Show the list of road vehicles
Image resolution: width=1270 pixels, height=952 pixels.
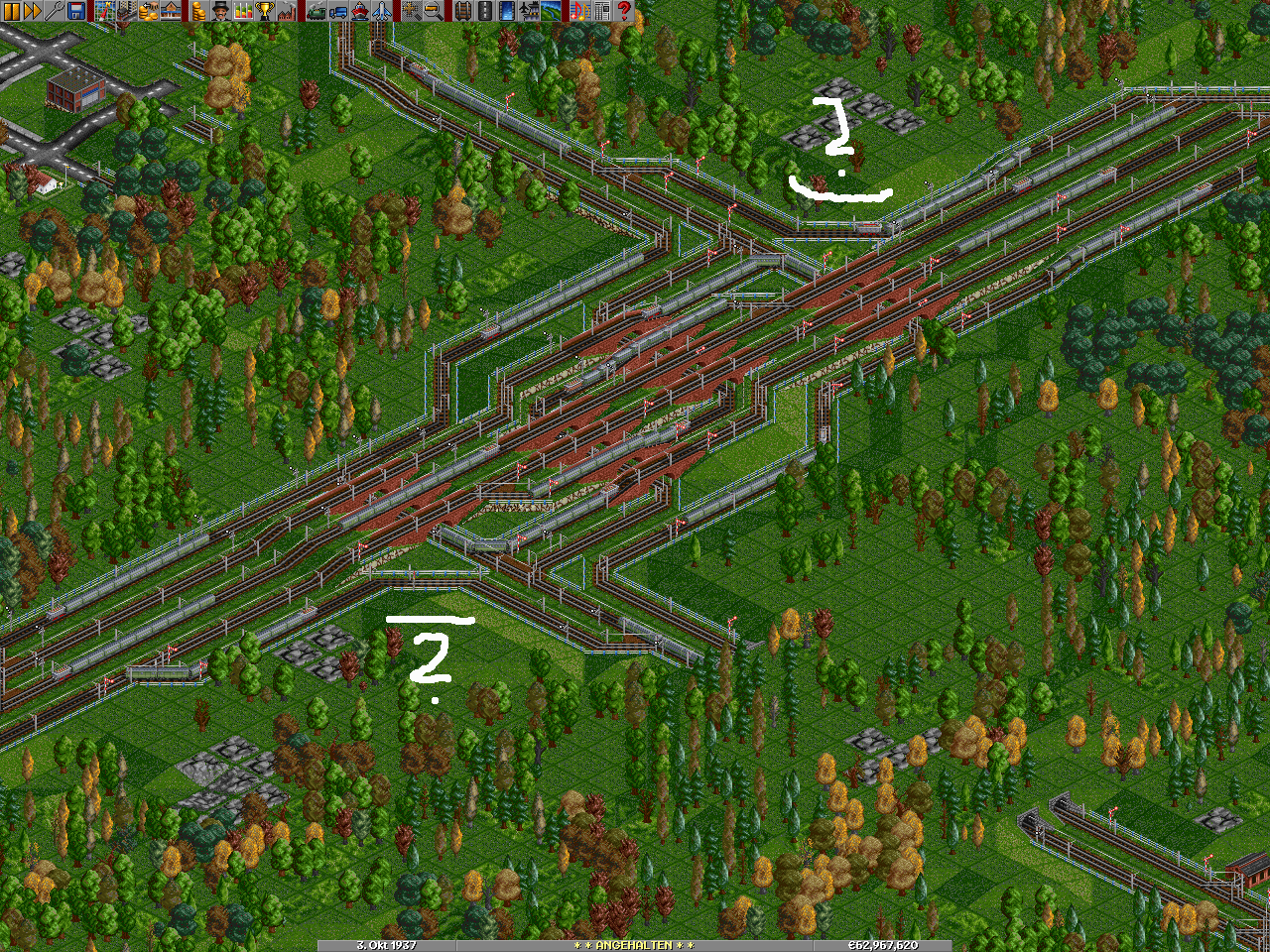coord(337,11)
